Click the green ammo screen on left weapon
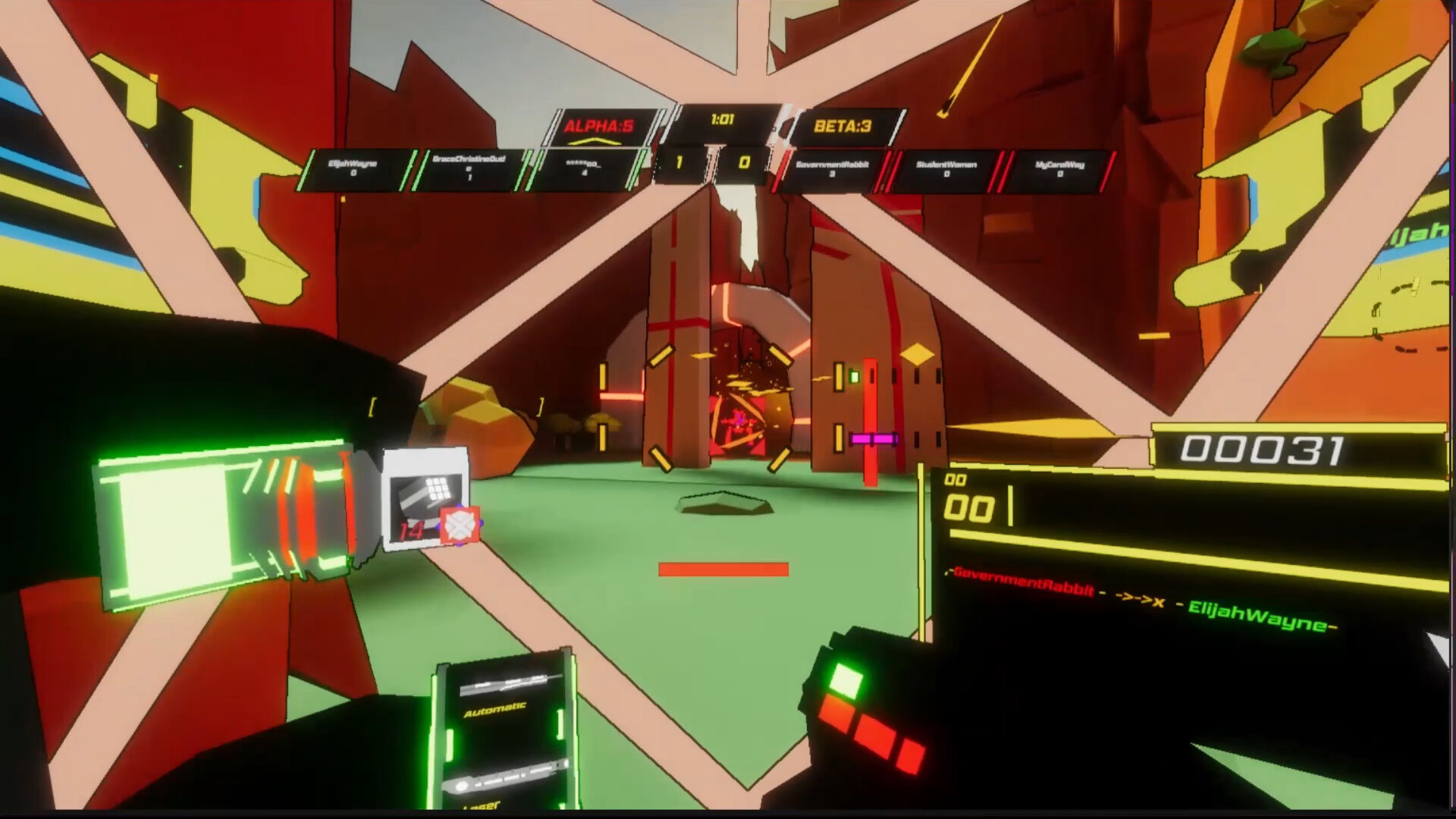Screen dimensions: 1456x819 174,531
